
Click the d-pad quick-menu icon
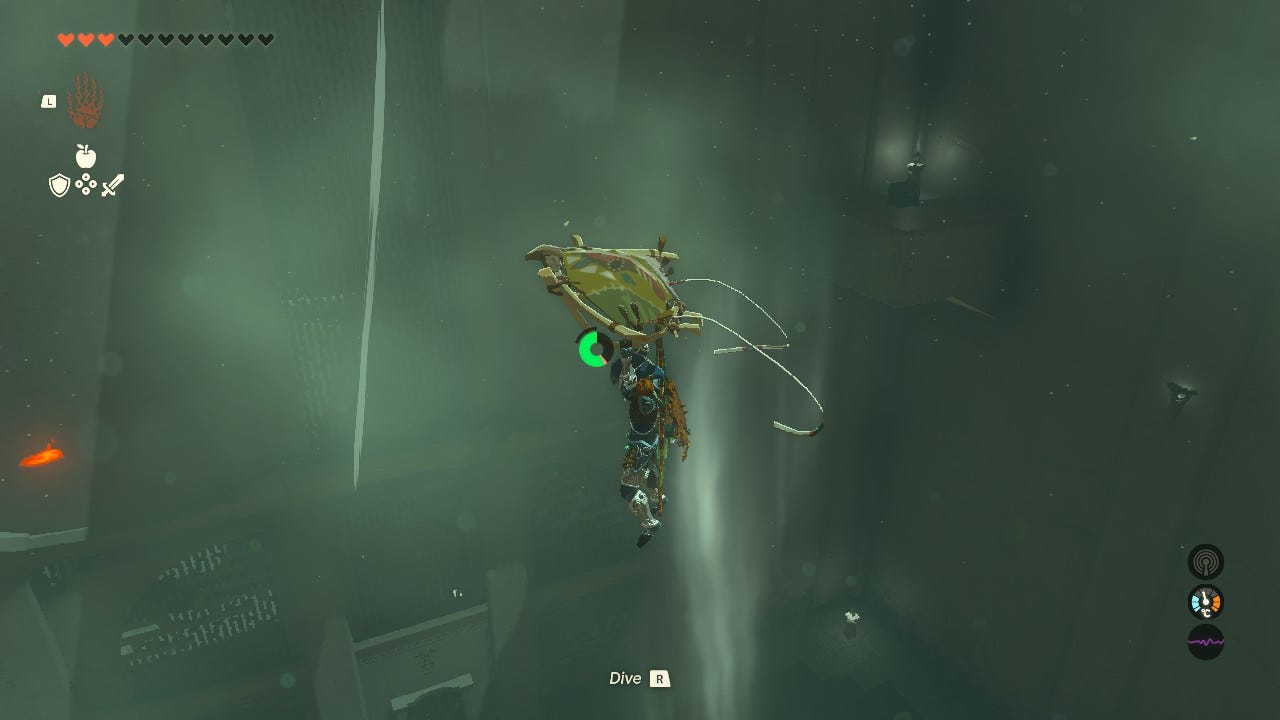tap(86, 185)
